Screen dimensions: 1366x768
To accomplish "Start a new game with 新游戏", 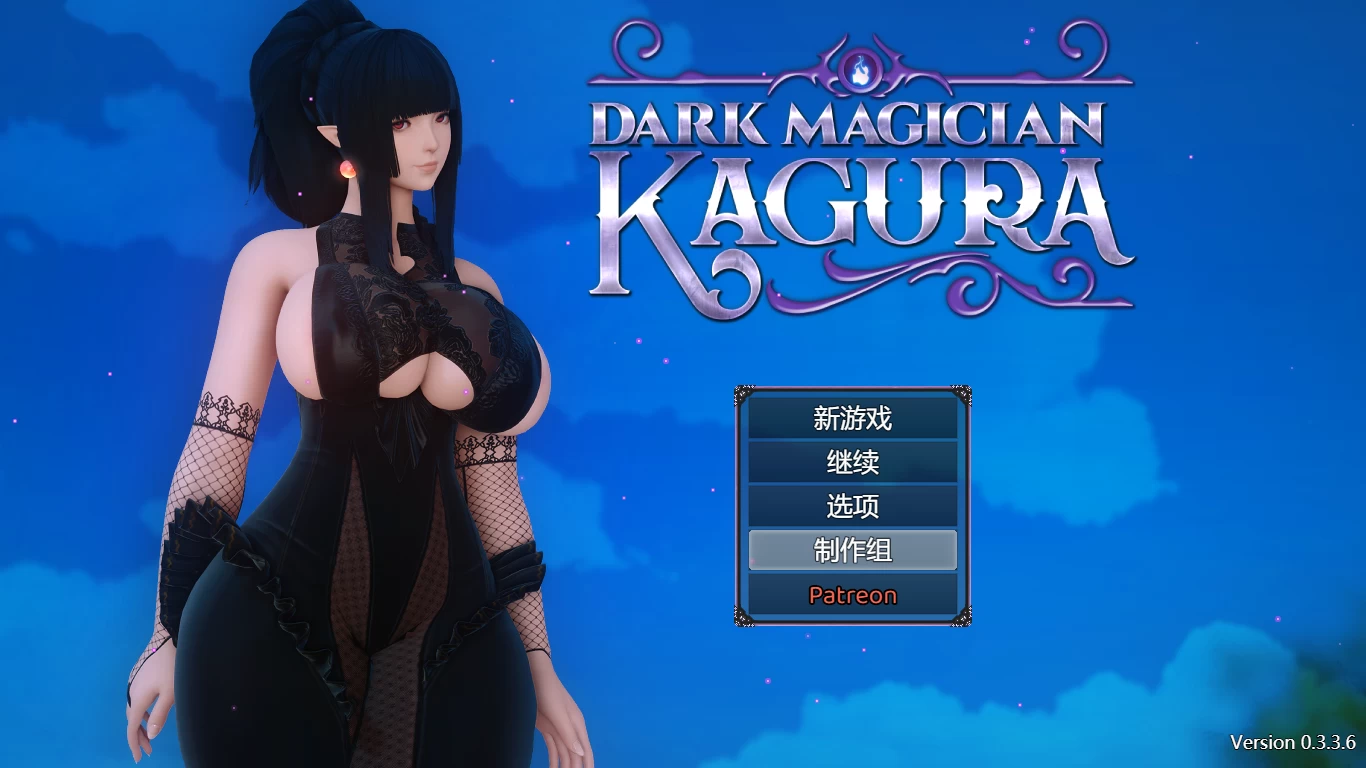I will [x=852, y=418].
